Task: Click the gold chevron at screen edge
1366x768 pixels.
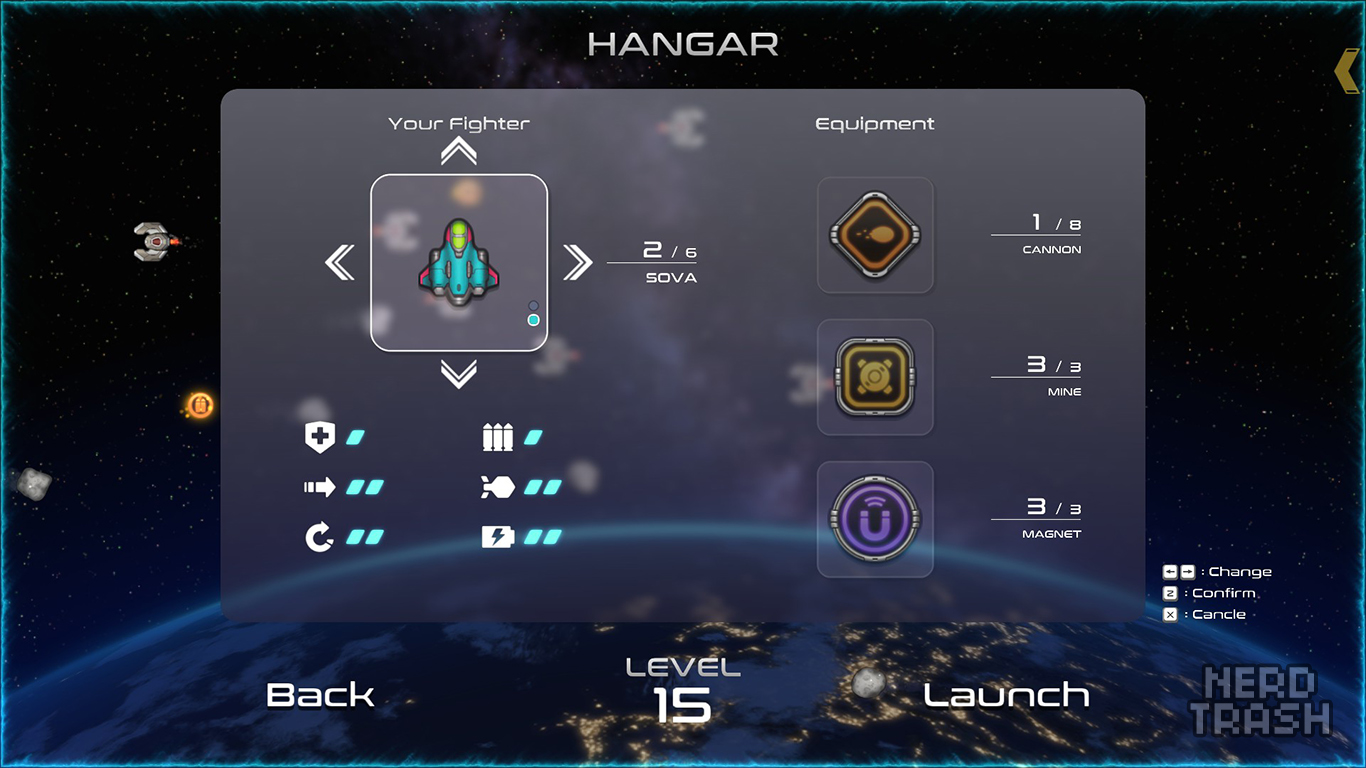Action: point(1347,71)
